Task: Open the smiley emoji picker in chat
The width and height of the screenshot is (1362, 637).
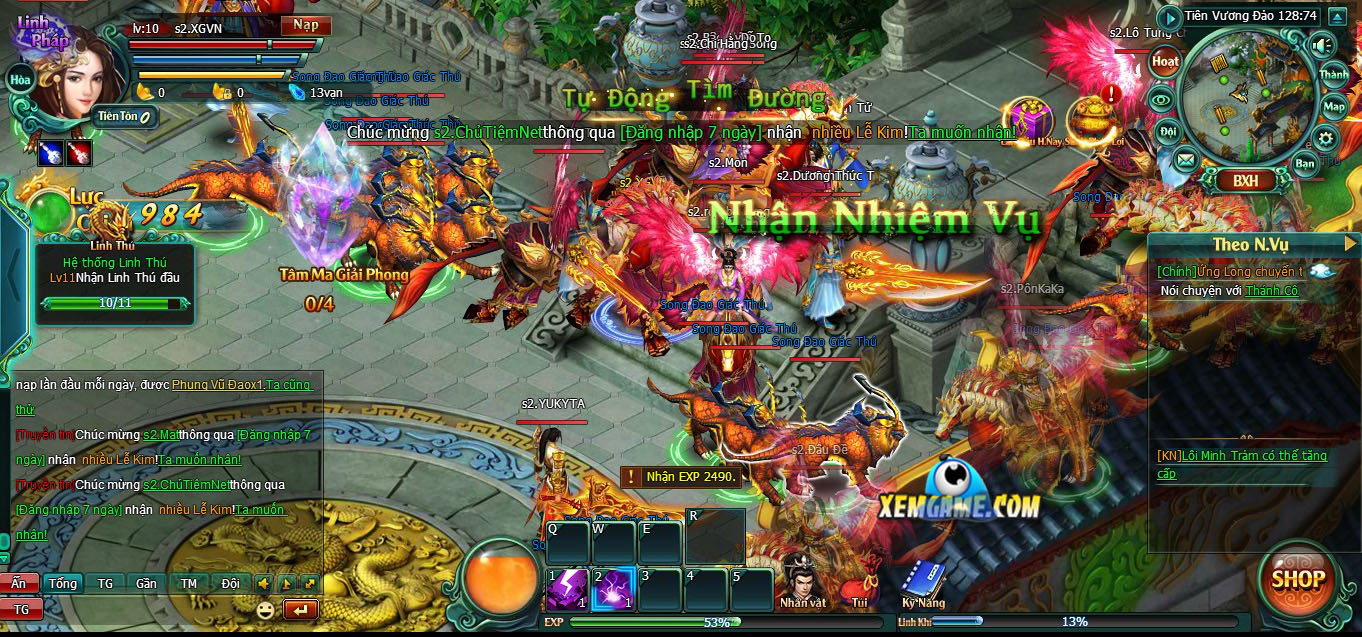Action: (x=265, y=609)
